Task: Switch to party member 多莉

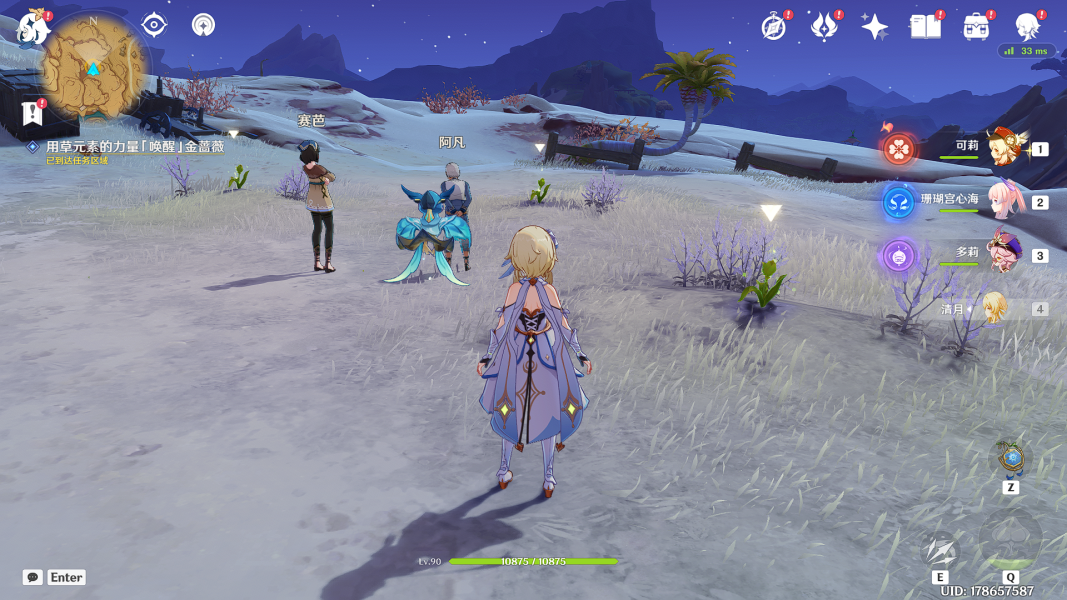Action: click(x=1000, y=256)
